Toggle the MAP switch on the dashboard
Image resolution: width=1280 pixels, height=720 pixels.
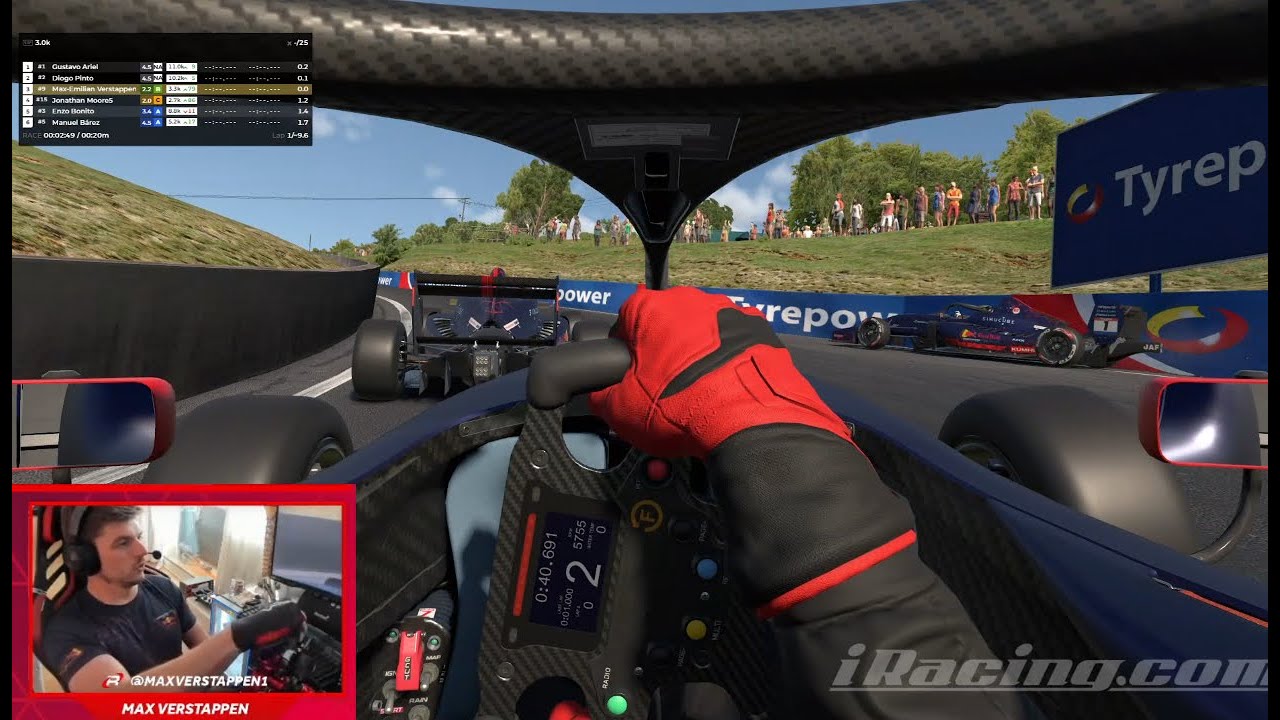pos(430,675)
